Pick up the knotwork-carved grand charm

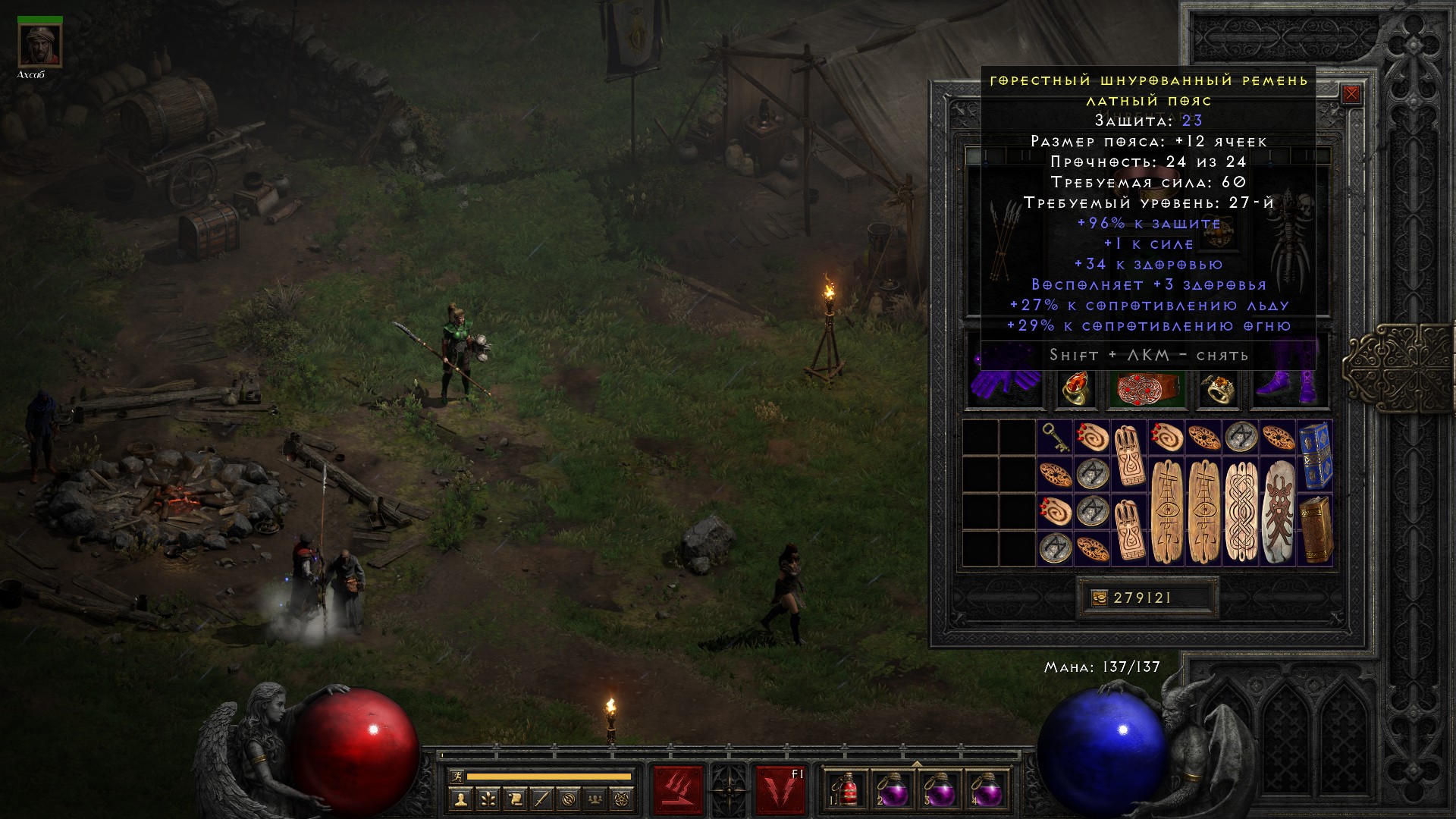click(x=1241, y=511)
